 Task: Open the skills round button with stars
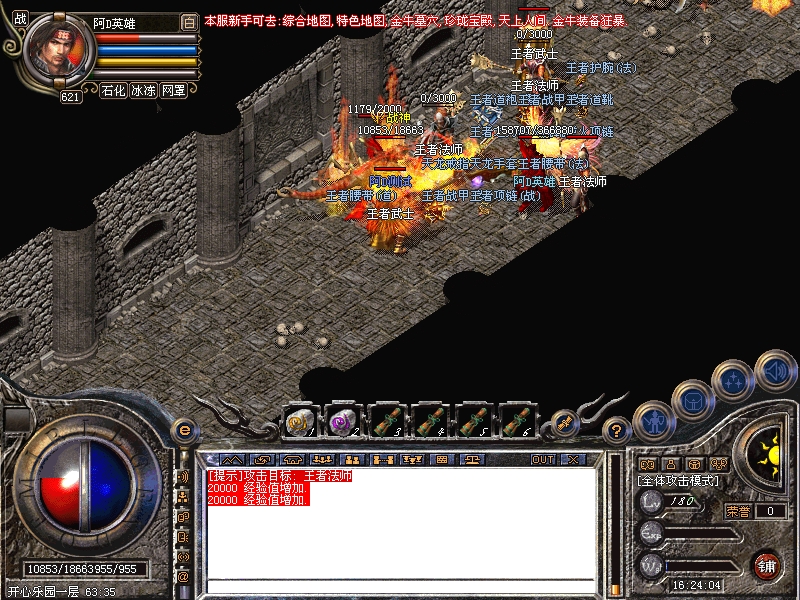click(x=734, y=380)
